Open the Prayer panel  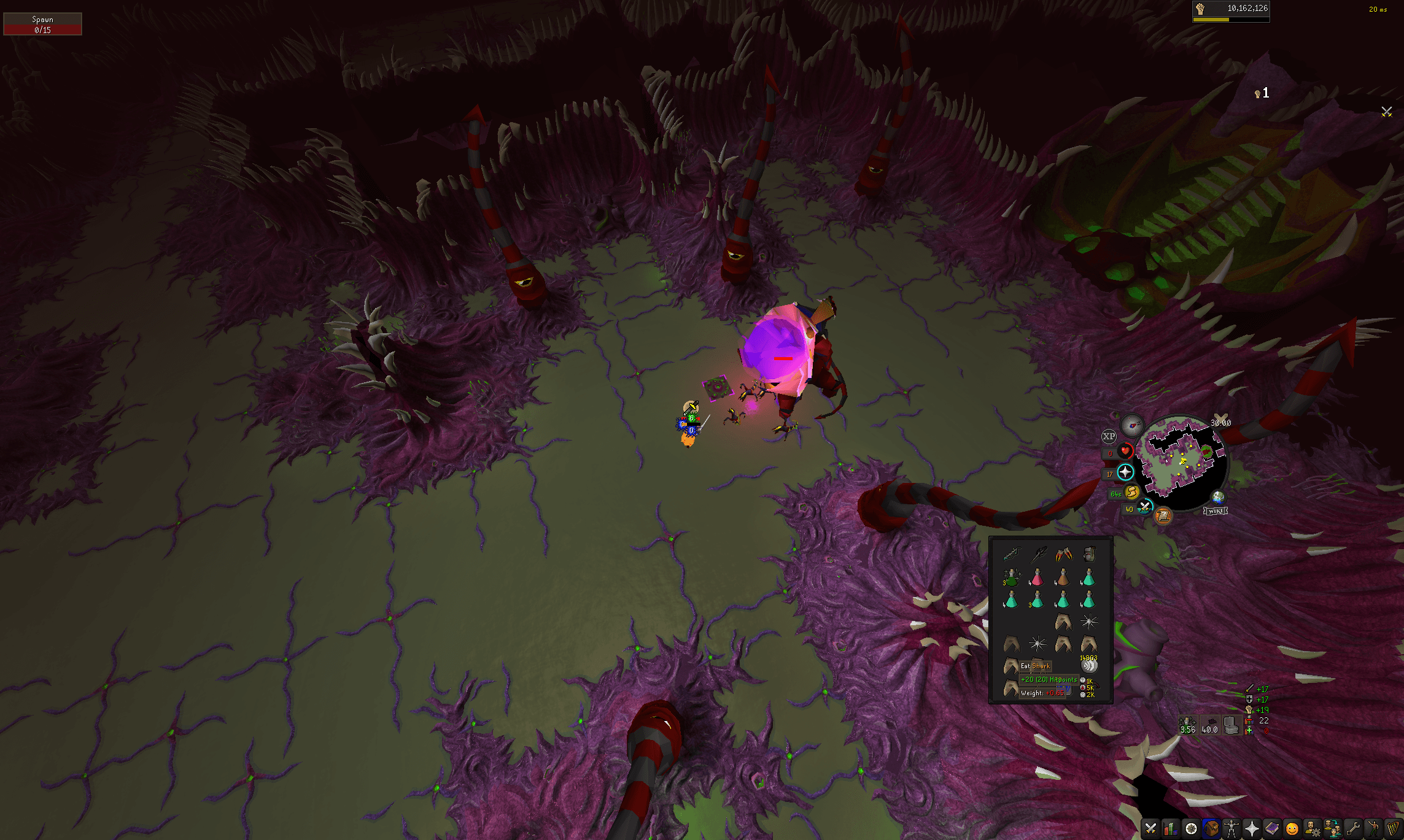(1252, 827)
